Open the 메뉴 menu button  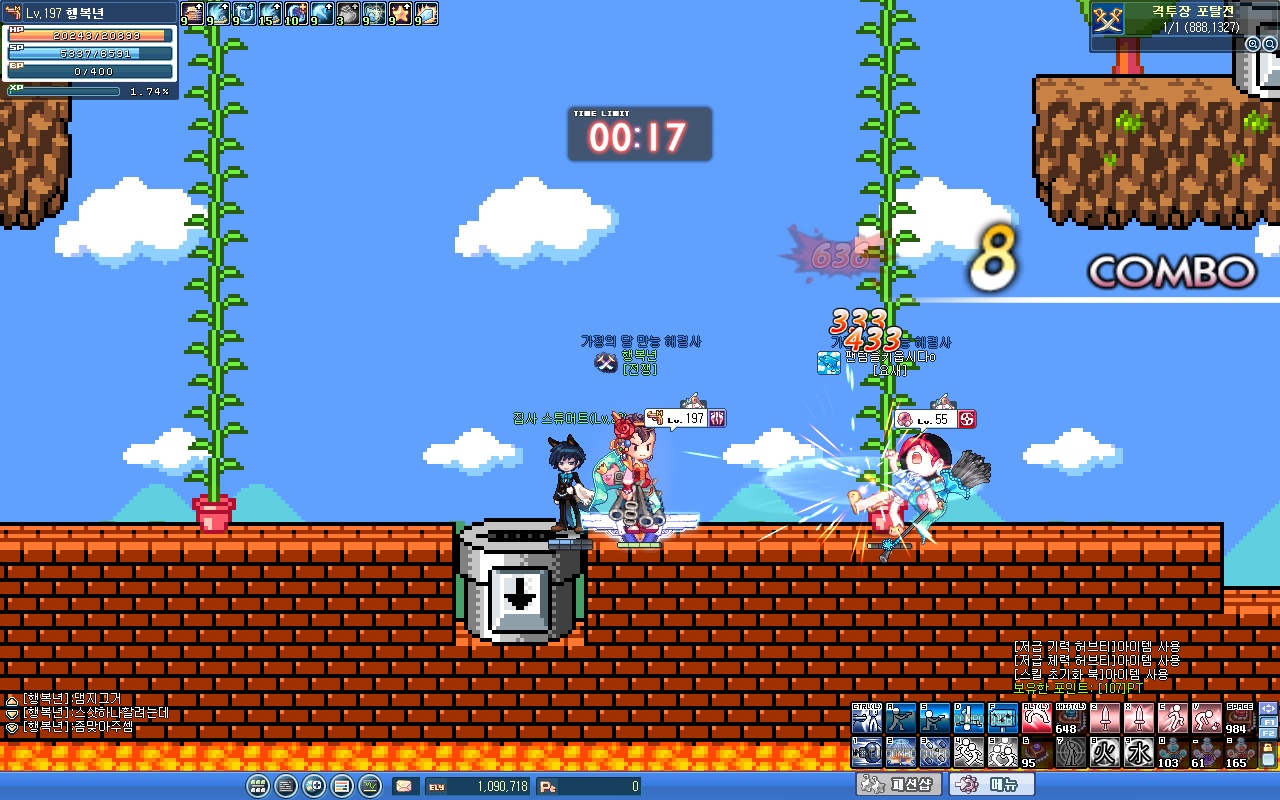tap(991, 785)
